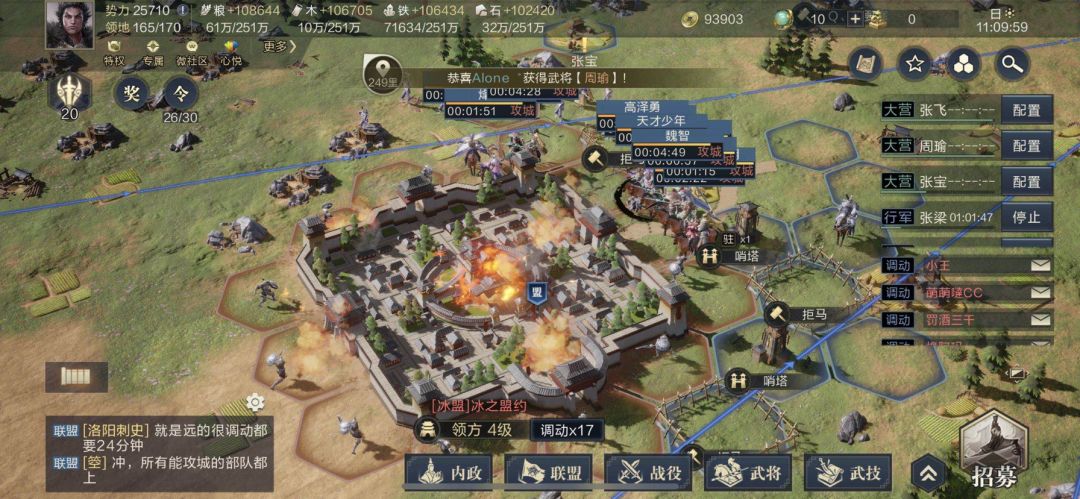This screenshot has width=1080, height=499.
Task: Click 配置 for 张飞's army
Action: point(1026,110)
